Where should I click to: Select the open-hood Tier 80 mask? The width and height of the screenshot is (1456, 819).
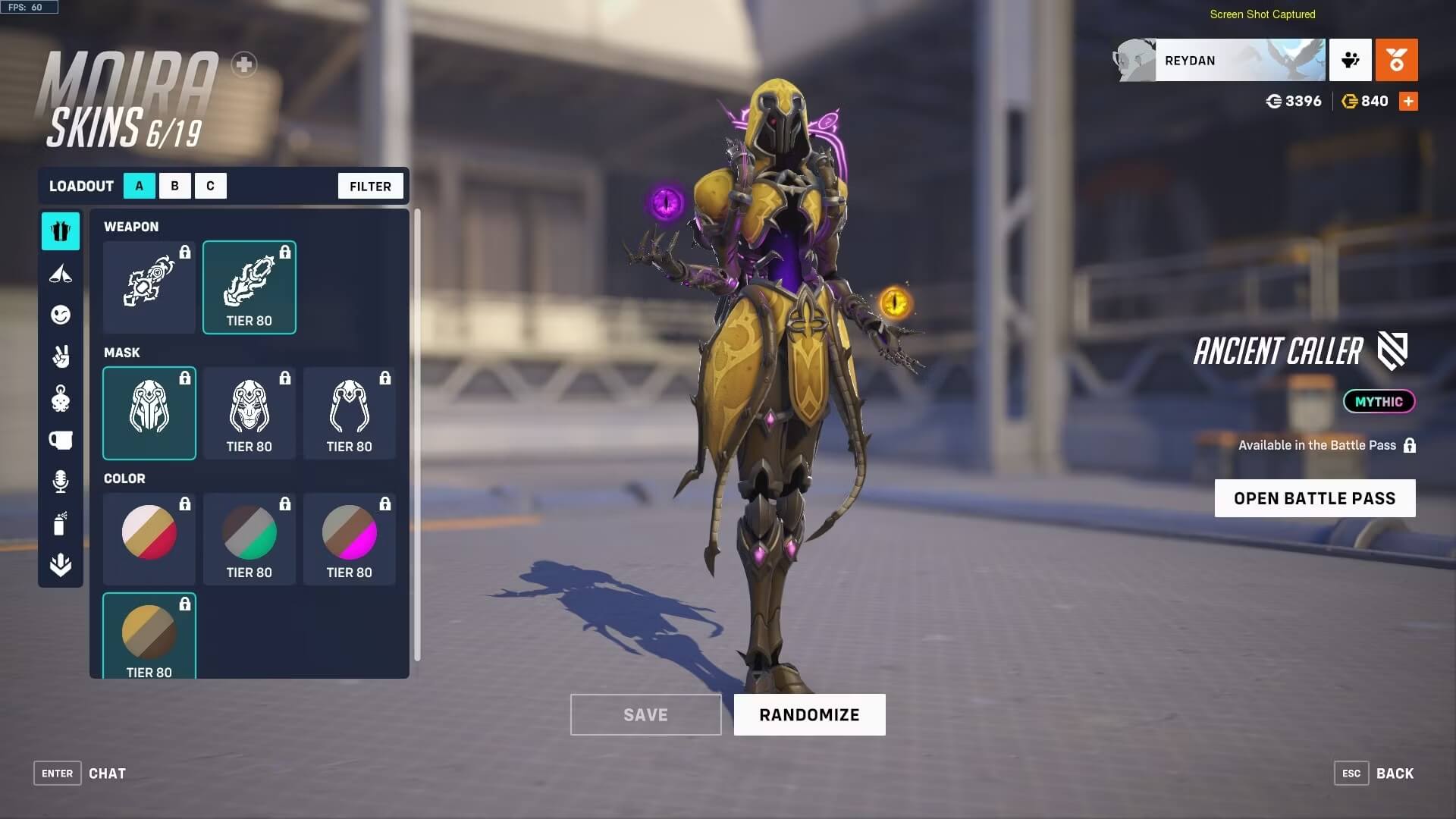[350, 413]
